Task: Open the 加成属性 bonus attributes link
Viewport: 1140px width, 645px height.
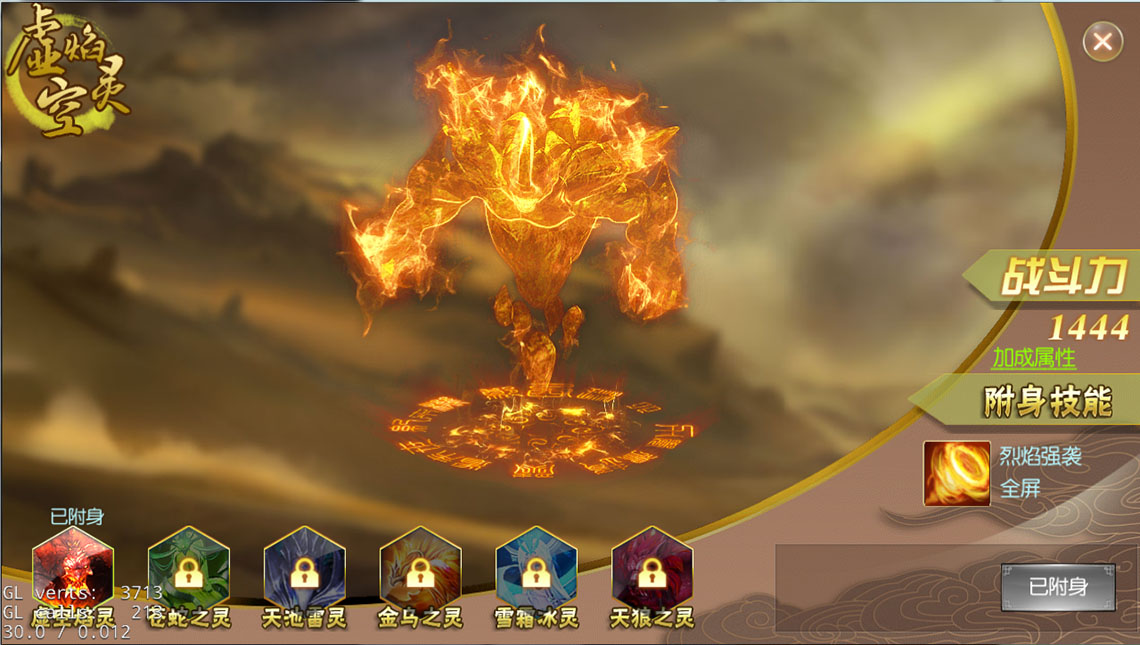Action: tap(1033, 358)
